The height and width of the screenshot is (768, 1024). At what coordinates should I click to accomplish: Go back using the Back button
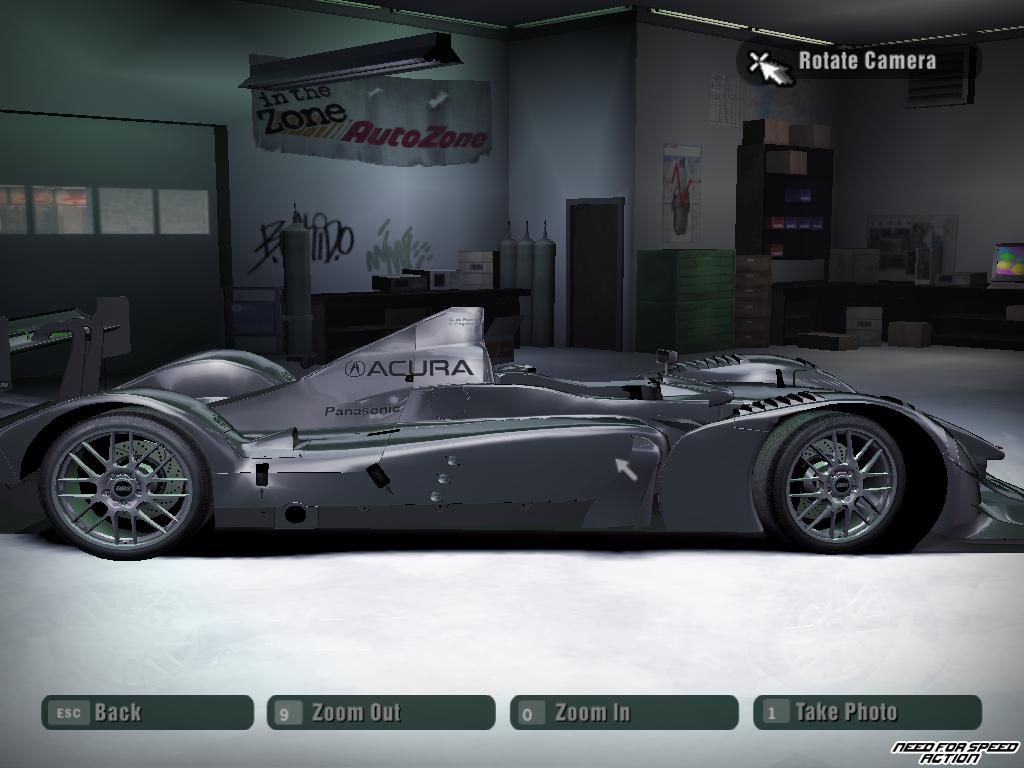147,712
